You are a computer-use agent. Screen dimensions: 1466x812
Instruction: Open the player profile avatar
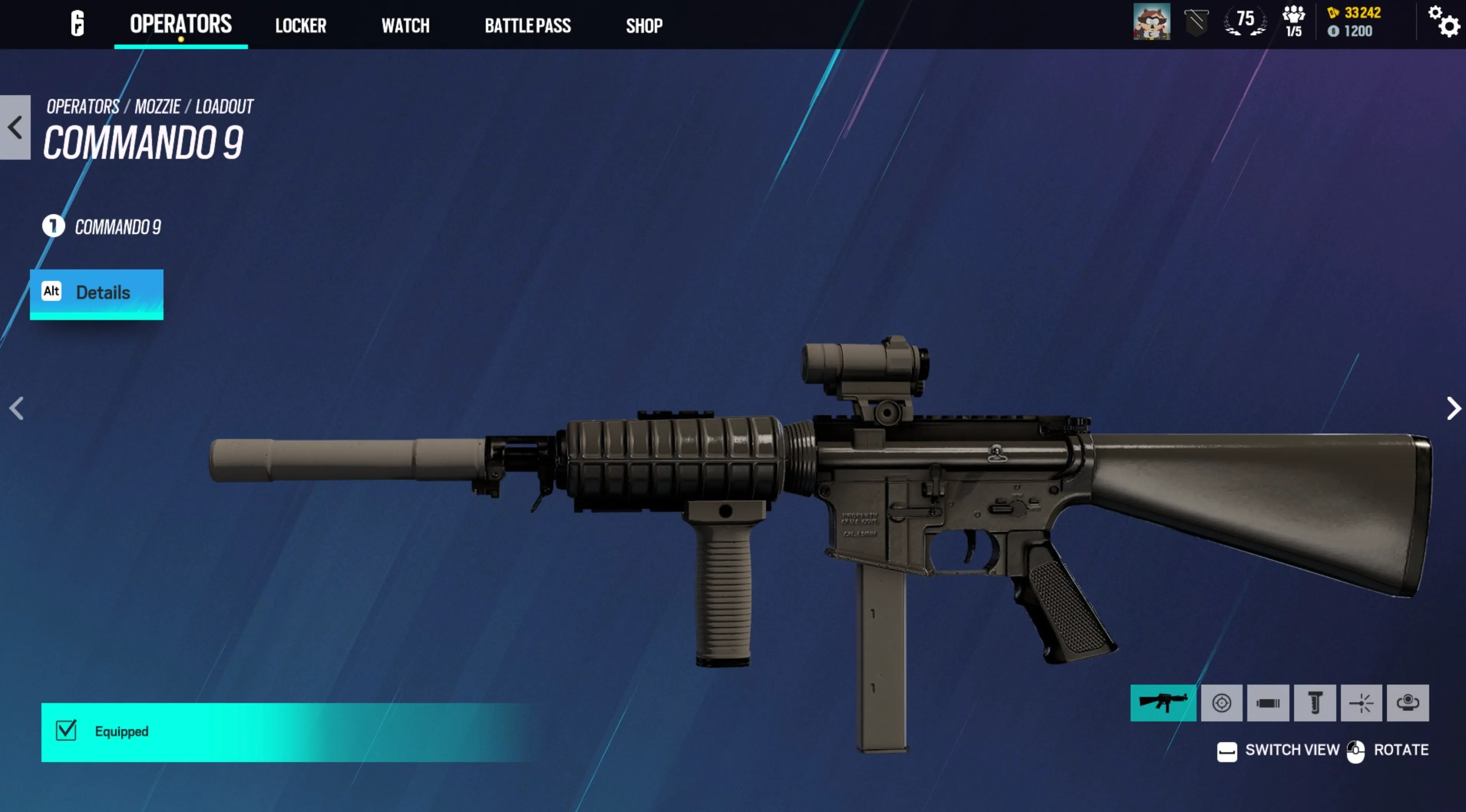(x=1151, y=22)
